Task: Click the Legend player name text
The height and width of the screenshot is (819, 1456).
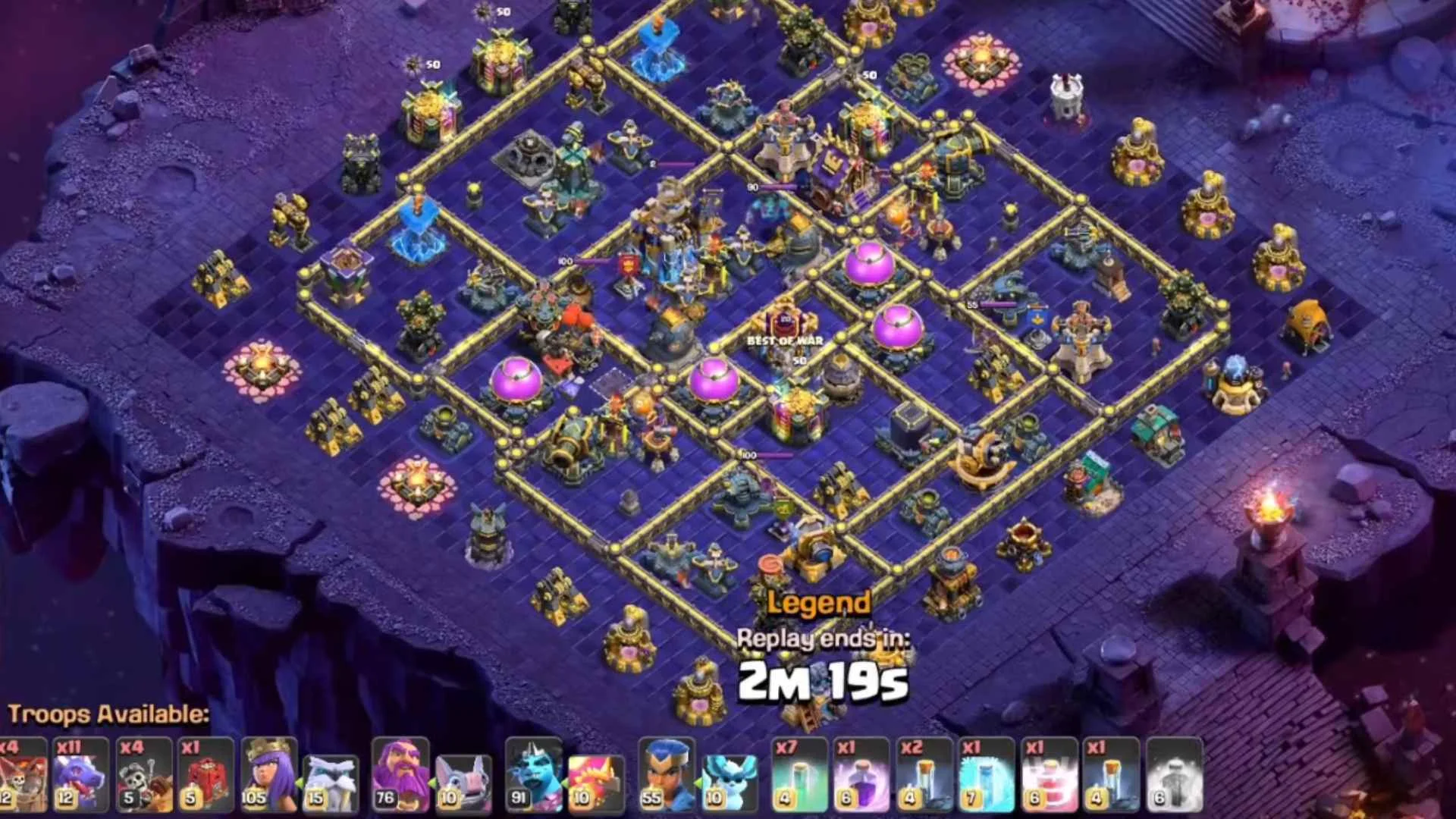Action: pos(817,604)
